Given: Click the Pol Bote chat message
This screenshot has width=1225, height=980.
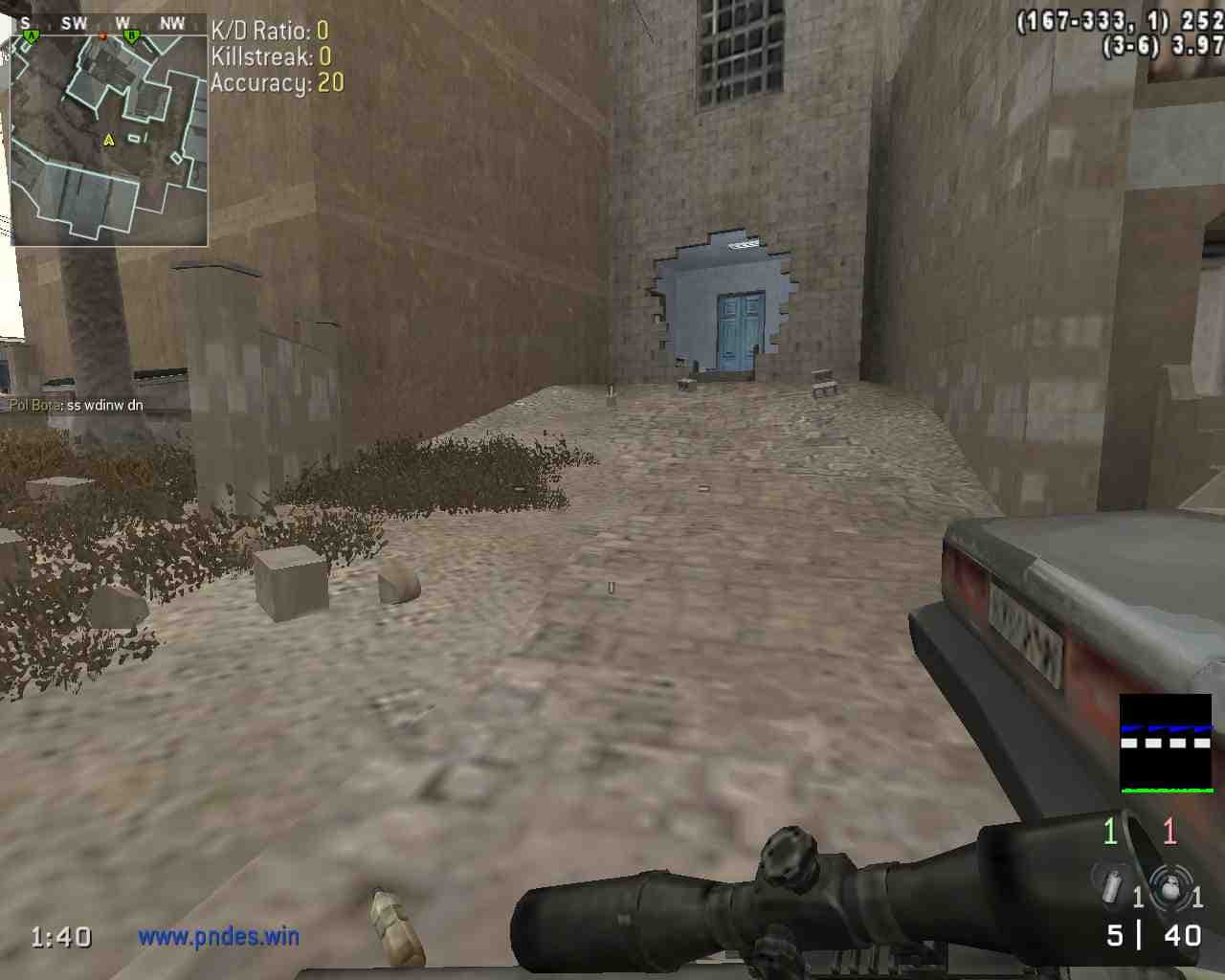Looking at the screenshot, I should coord(77,405).
